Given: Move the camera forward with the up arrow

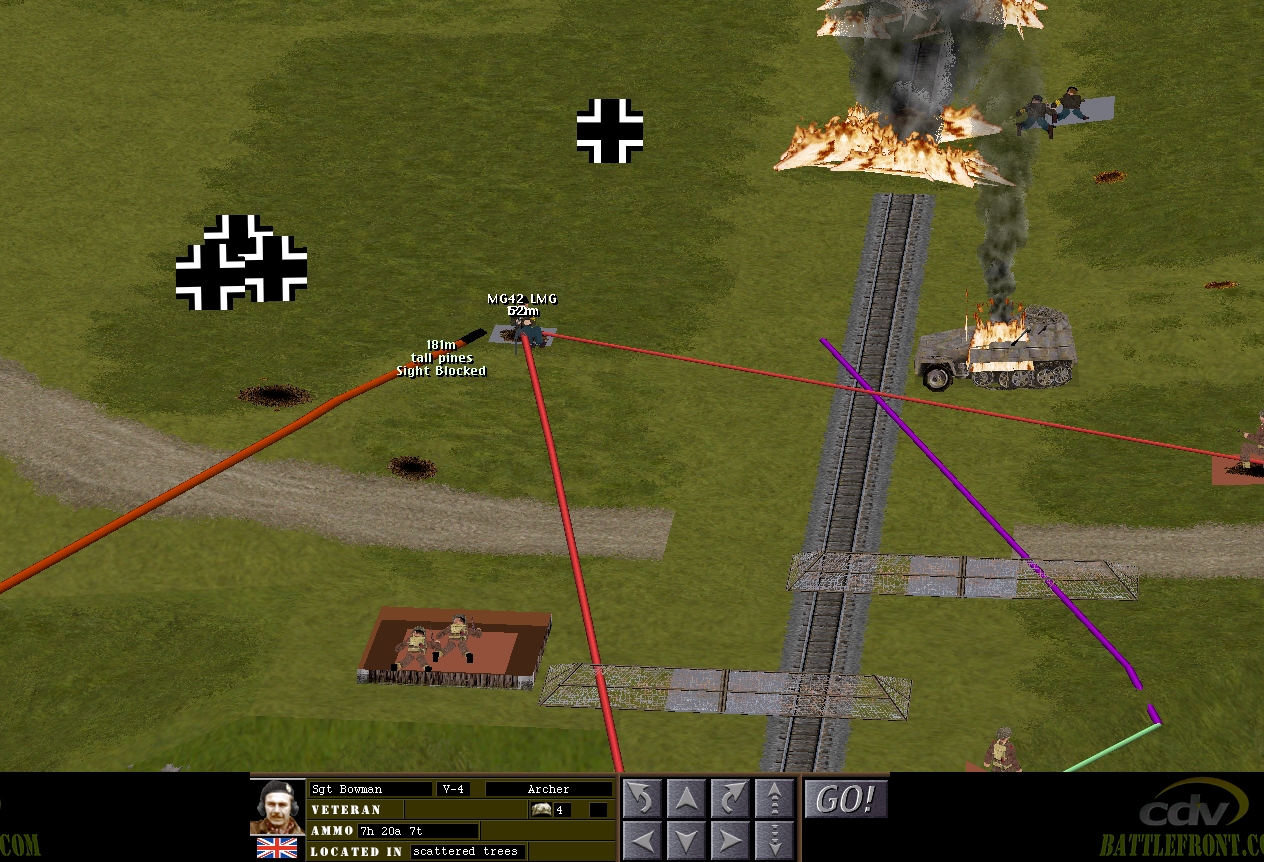Looking at the screenshot, I should tap(687, 798).
